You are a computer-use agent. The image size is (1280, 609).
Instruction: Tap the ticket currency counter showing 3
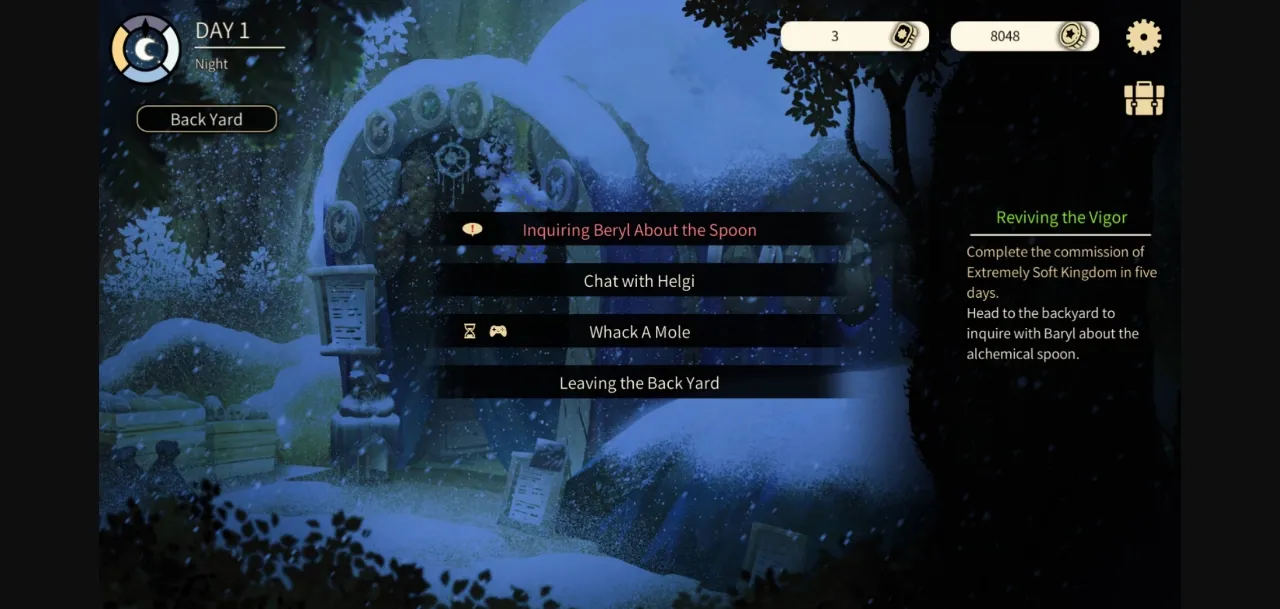coord(854,36)
